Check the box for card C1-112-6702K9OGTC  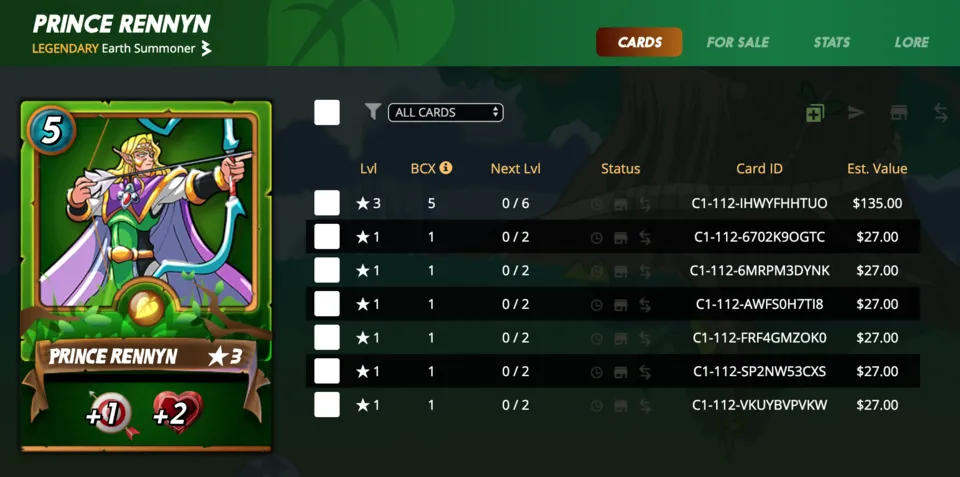tap(327, 237)
